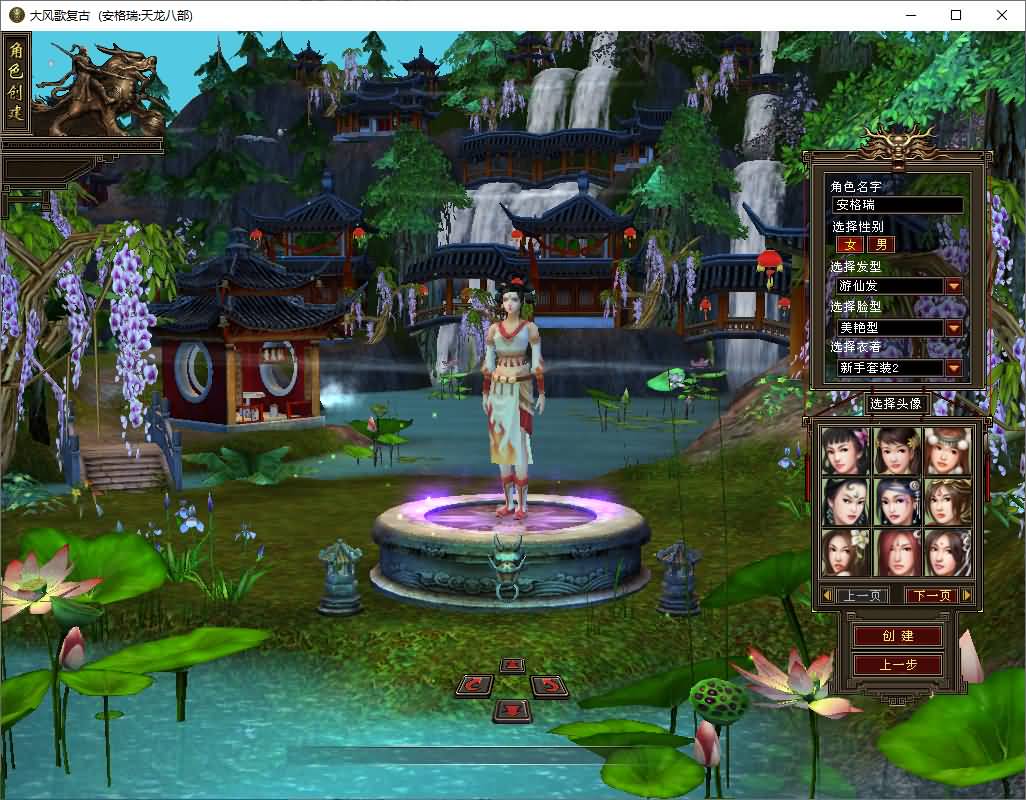Go to next portrait page 下一页
This screenshot has width=1026, height=800.
[931, 595]
